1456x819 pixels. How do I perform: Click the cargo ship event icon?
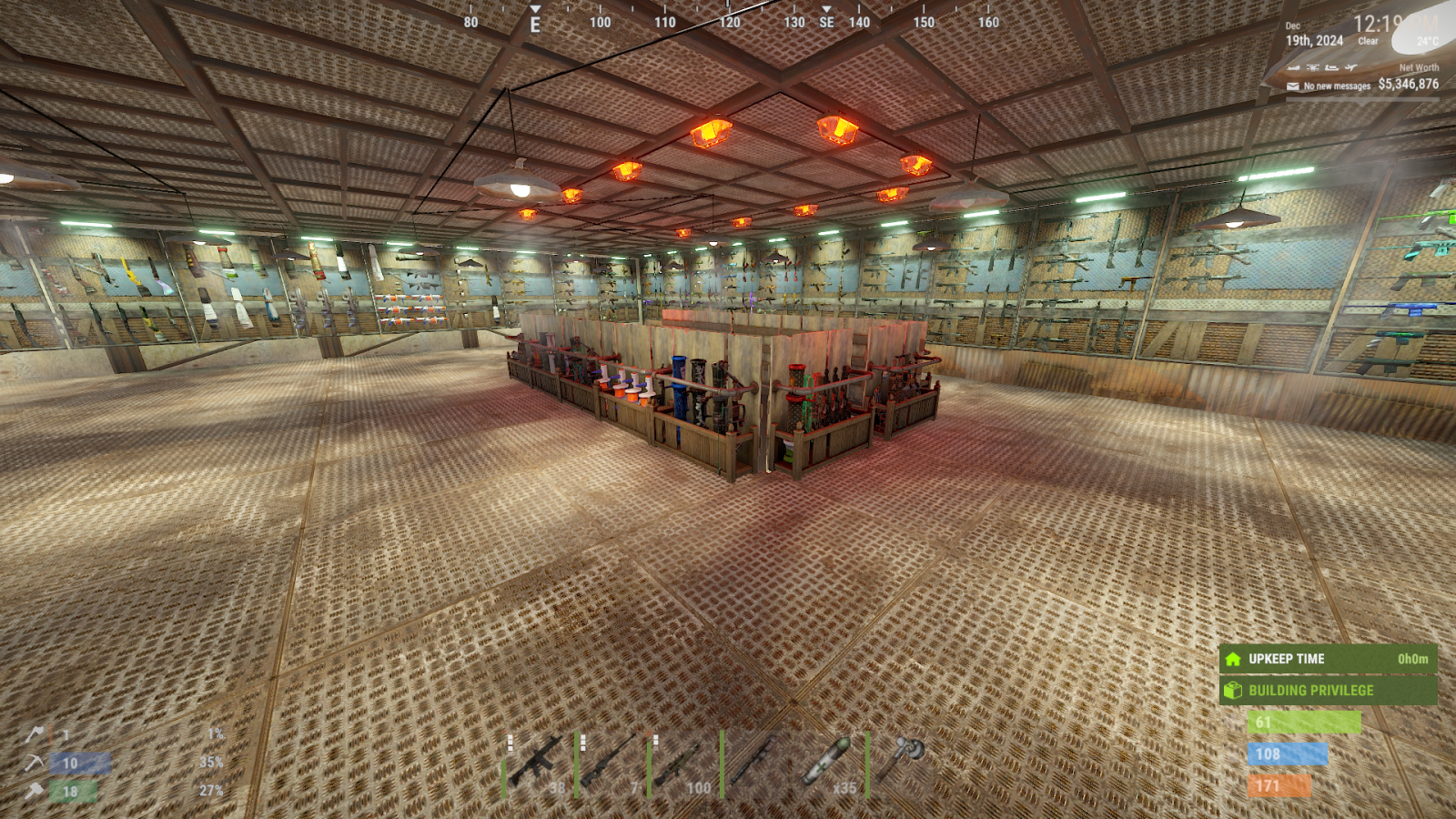(1332, 67)
